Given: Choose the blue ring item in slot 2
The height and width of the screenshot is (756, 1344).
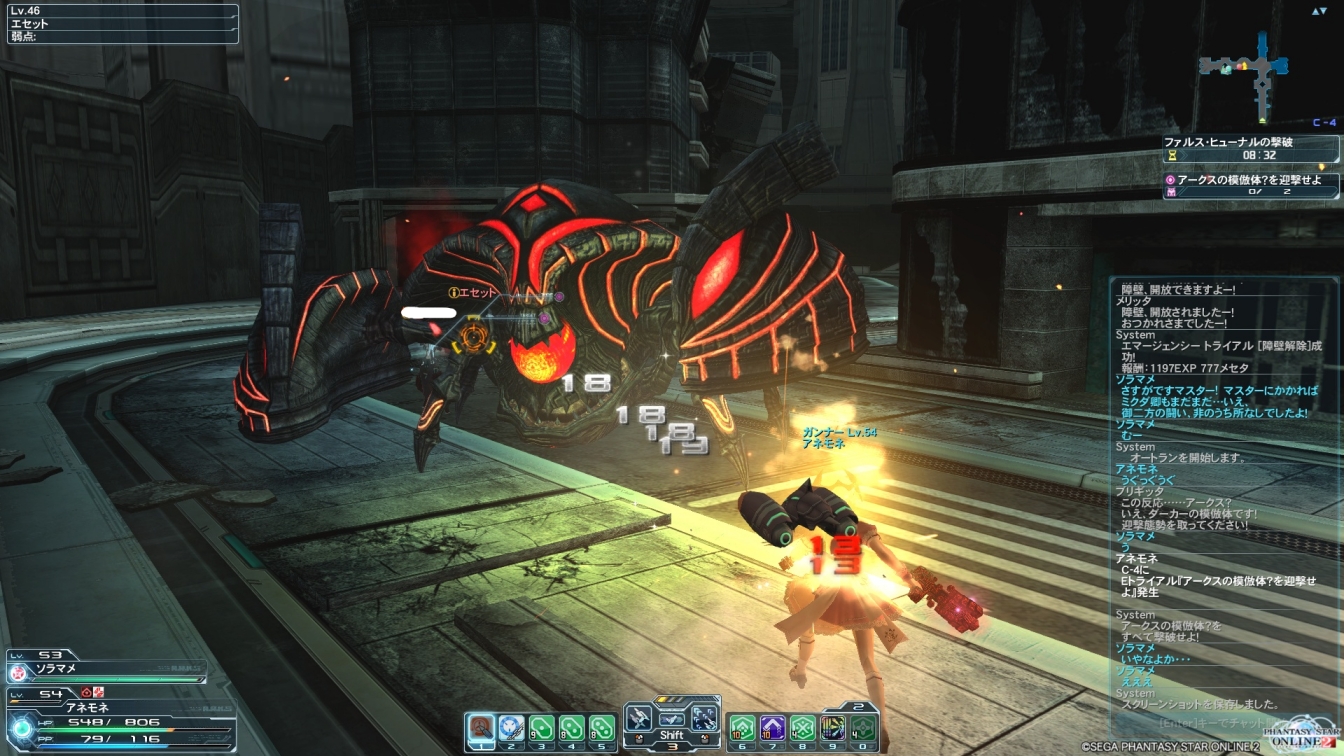Looking at the screenshot, I should tap(512, 727).
